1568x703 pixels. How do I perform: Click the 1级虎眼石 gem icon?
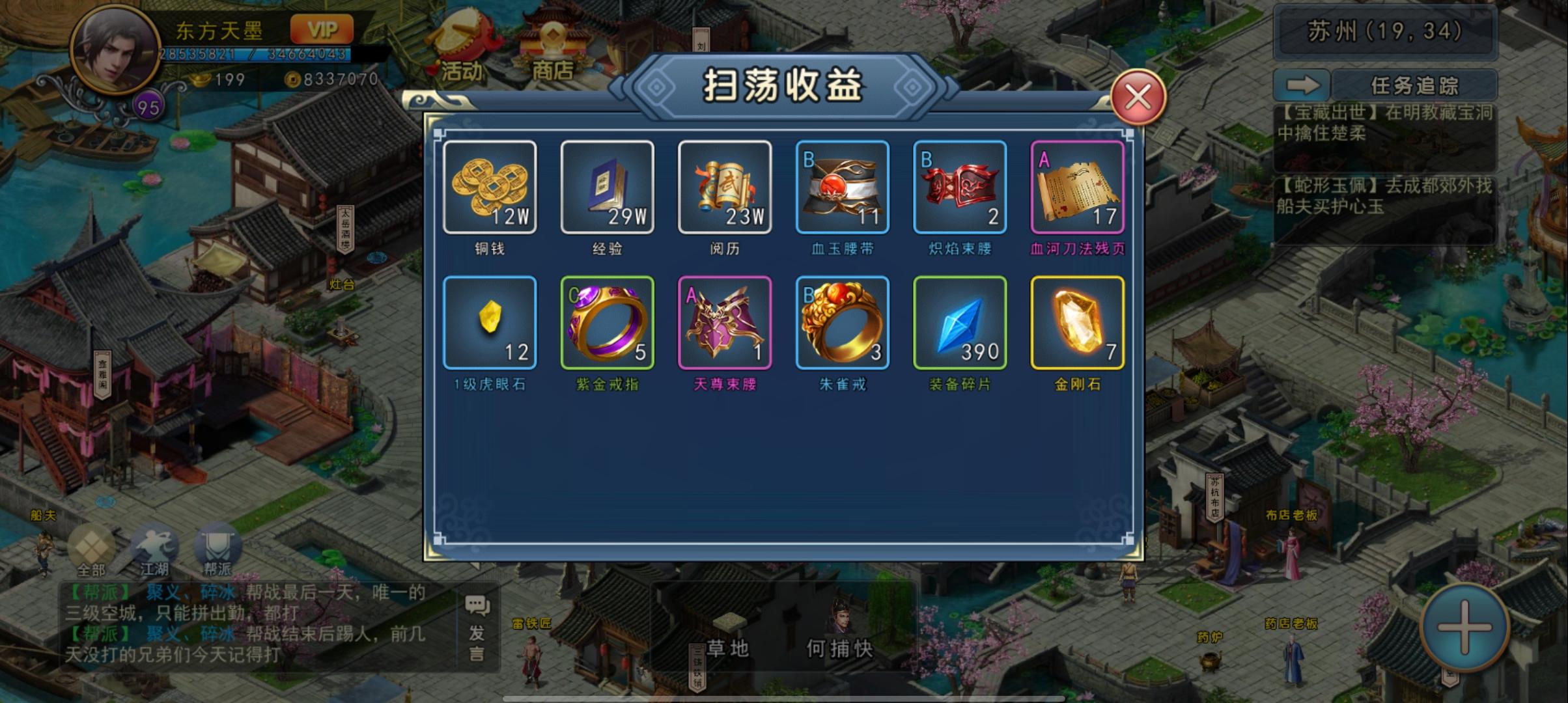coord(490,324)
